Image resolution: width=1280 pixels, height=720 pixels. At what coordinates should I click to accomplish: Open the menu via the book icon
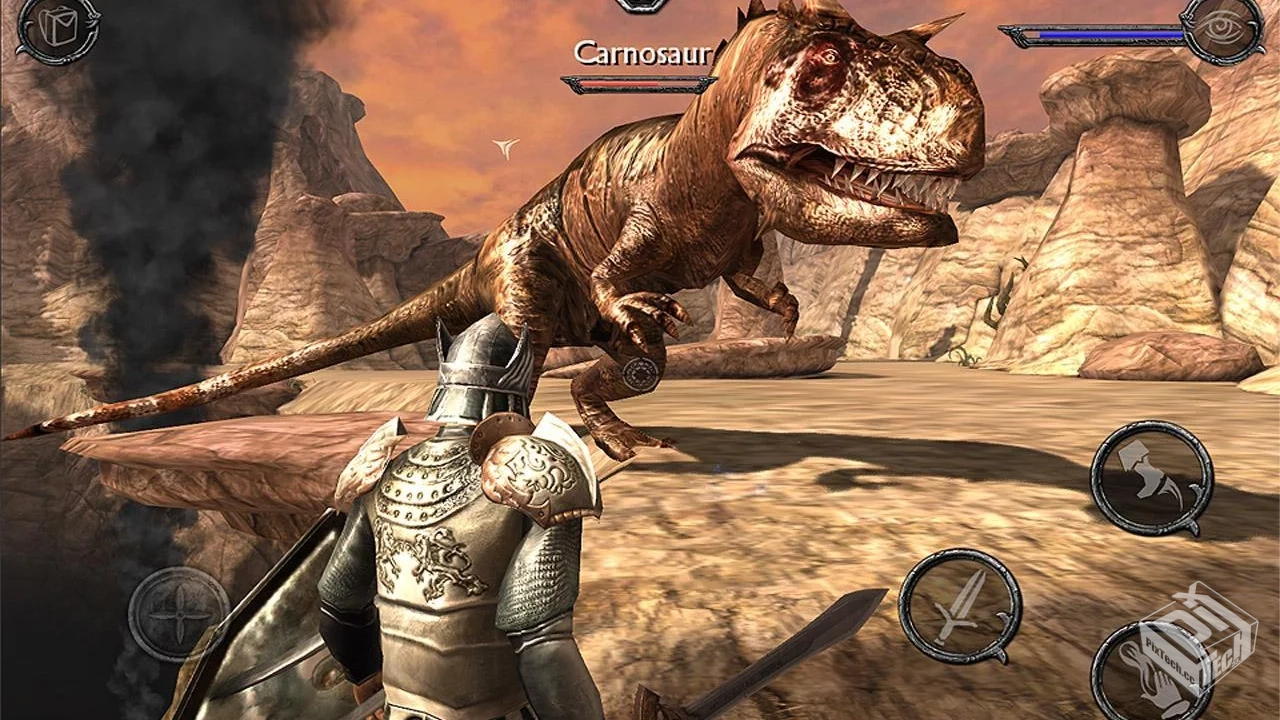click(x=56, y=28)
